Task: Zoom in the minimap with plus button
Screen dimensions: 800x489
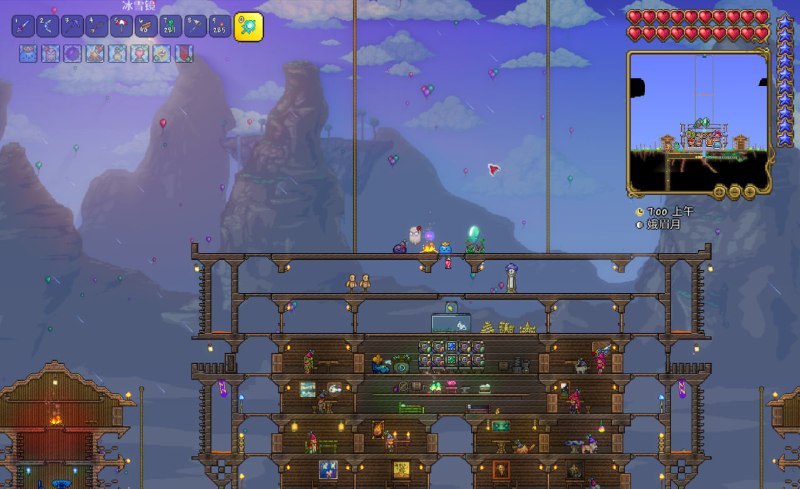Action: tap(748, 191)
